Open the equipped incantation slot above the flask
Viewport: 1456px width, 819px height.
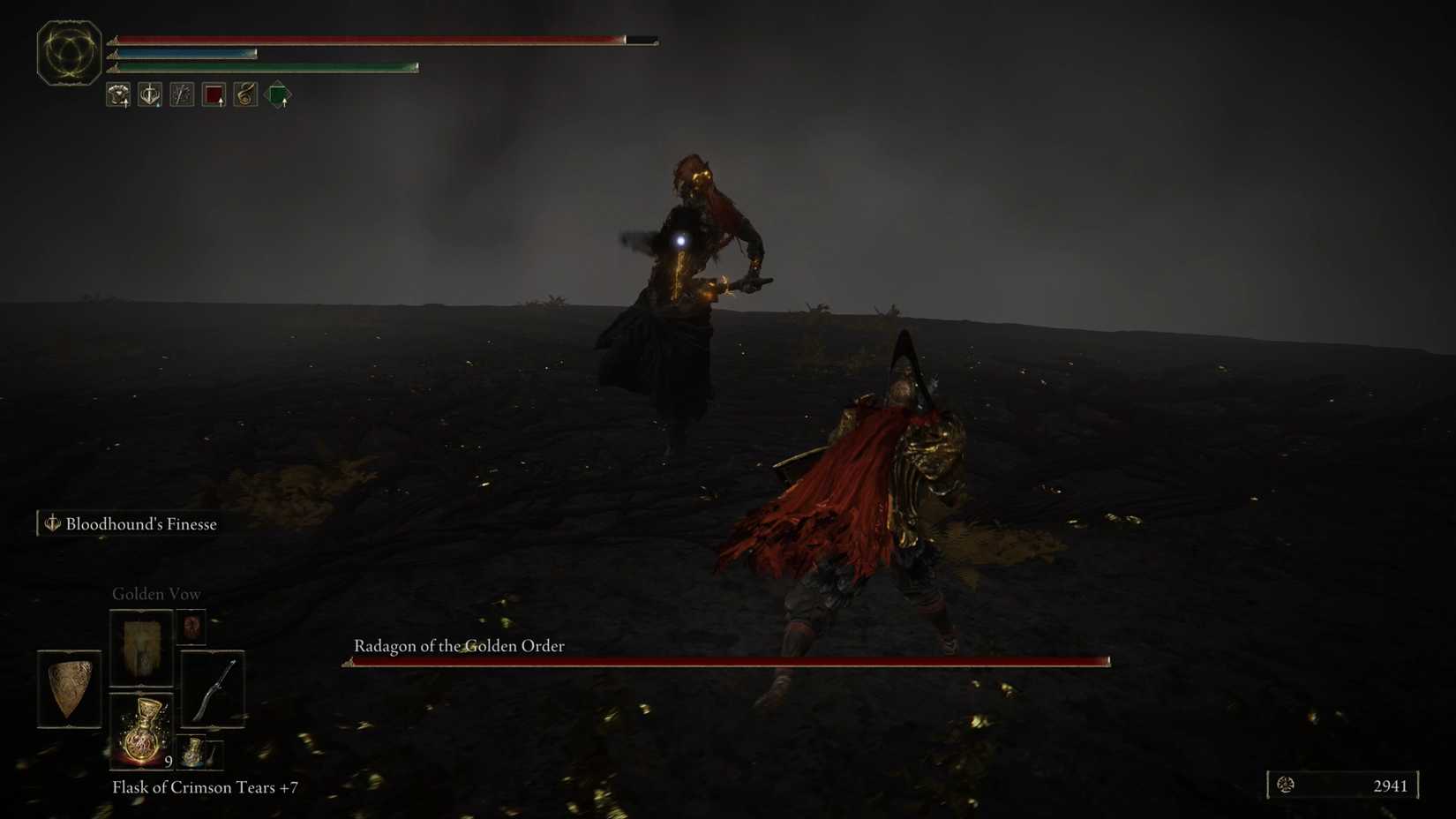pyautogui.click(x=141, y=649)
